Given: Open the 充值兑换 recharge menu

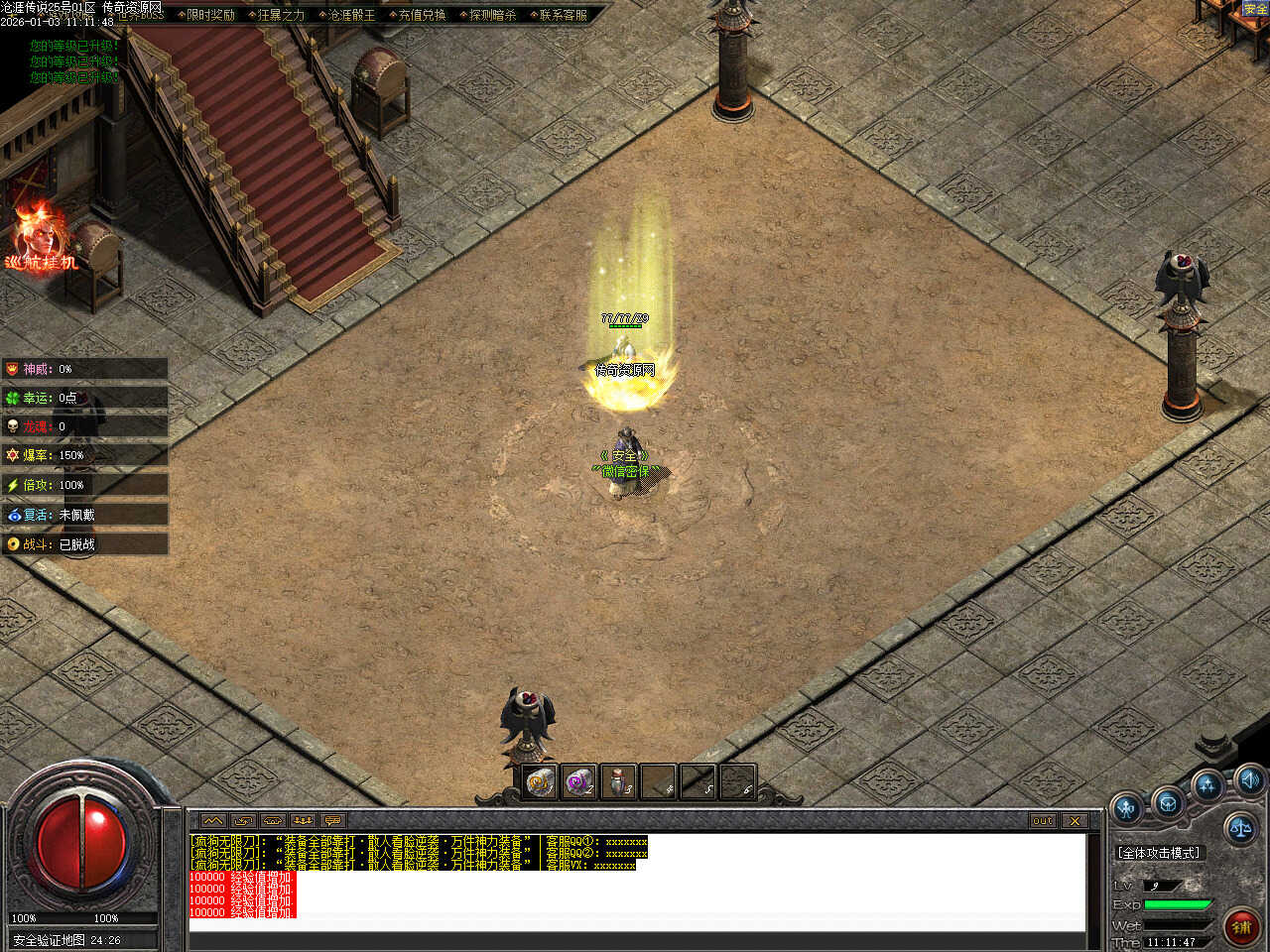Looking at the screenshot, I should tap(422, 15).
